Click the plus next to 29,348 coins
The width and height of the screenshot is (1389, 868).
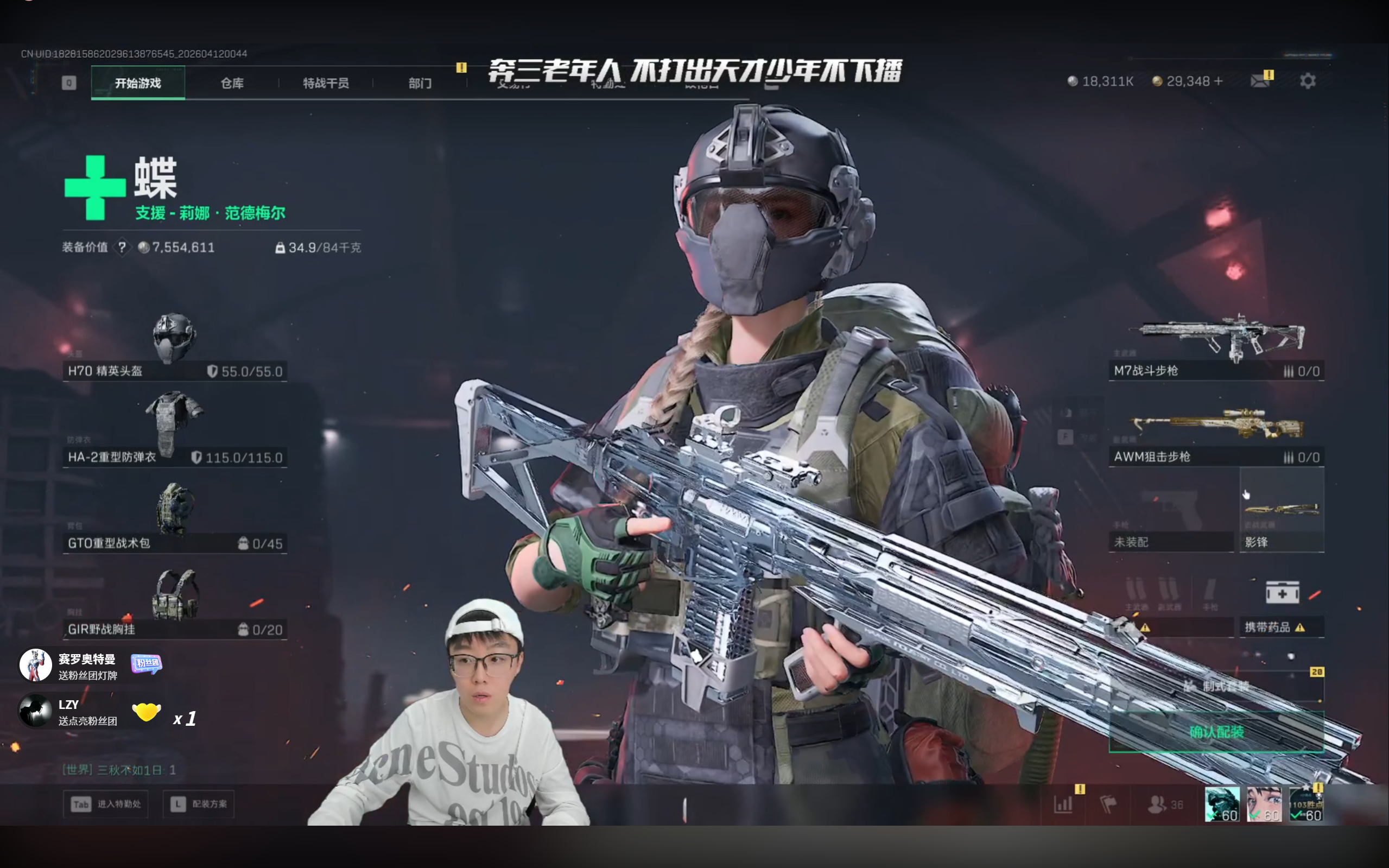[x=1220, y=81]
